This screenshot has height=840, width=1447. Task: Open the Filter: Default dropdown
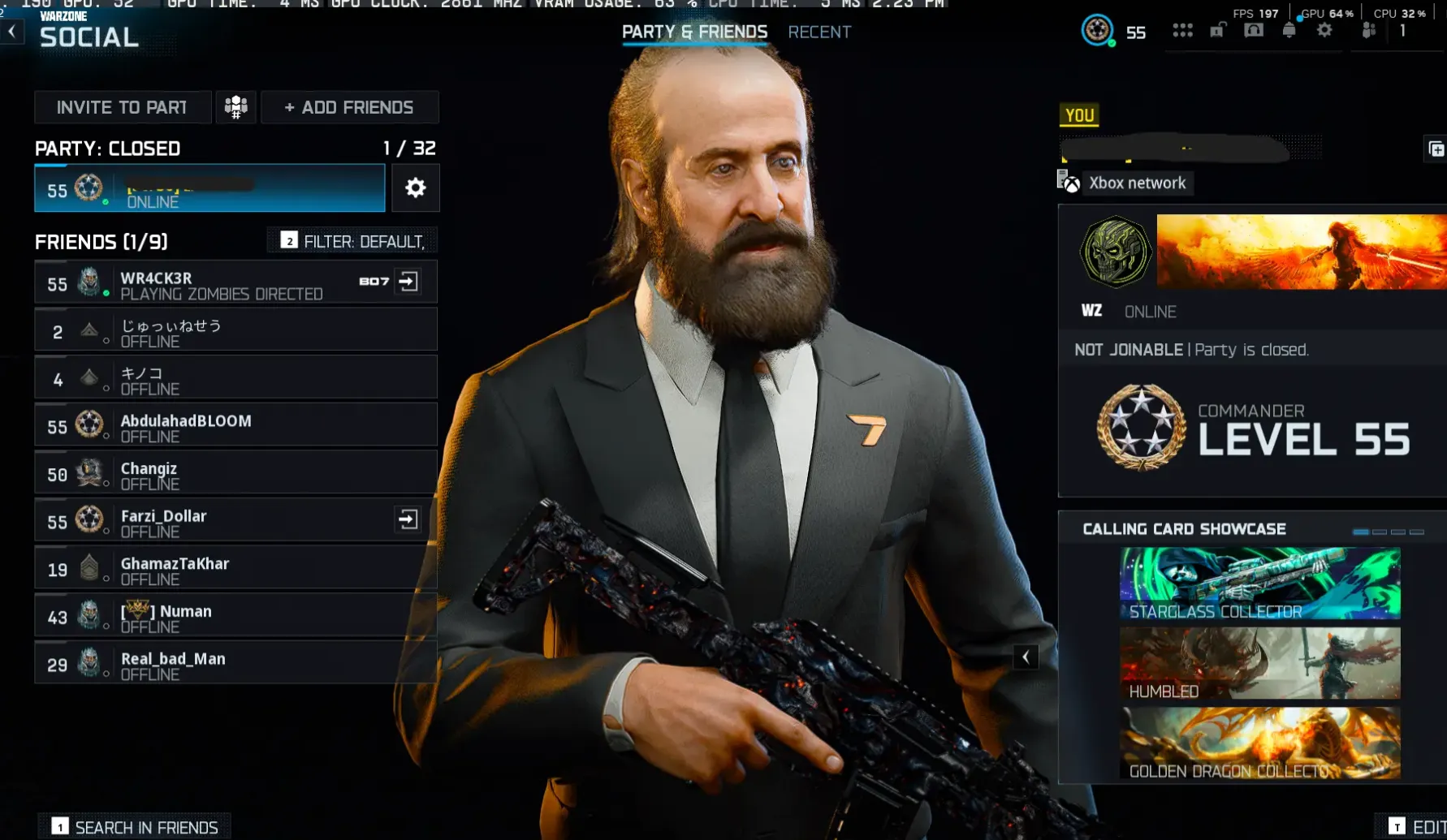coord(351,240)
